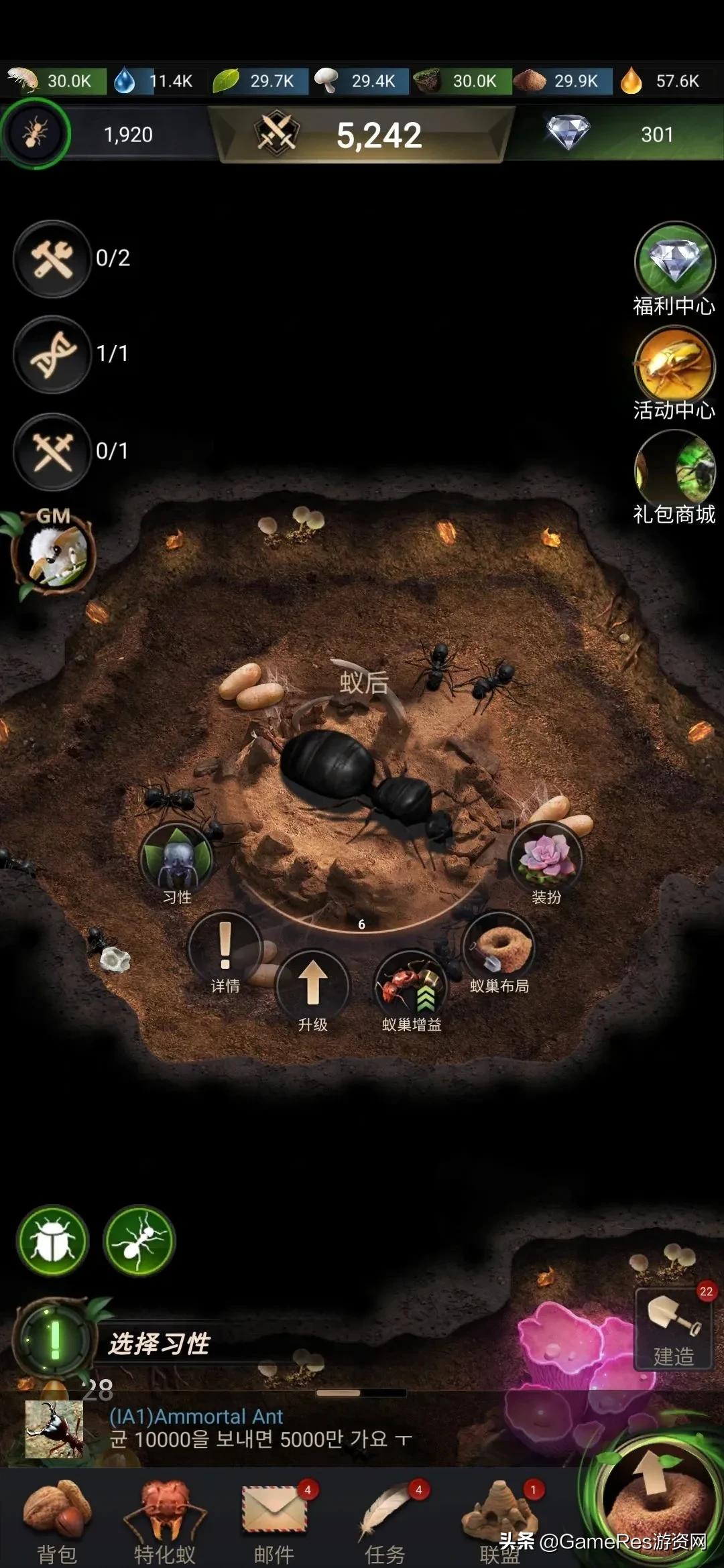Image resolution: width=724 pixels, height=1568 pixels.
Task: Open the 活动中心 event center
Action: click(674, 365)
